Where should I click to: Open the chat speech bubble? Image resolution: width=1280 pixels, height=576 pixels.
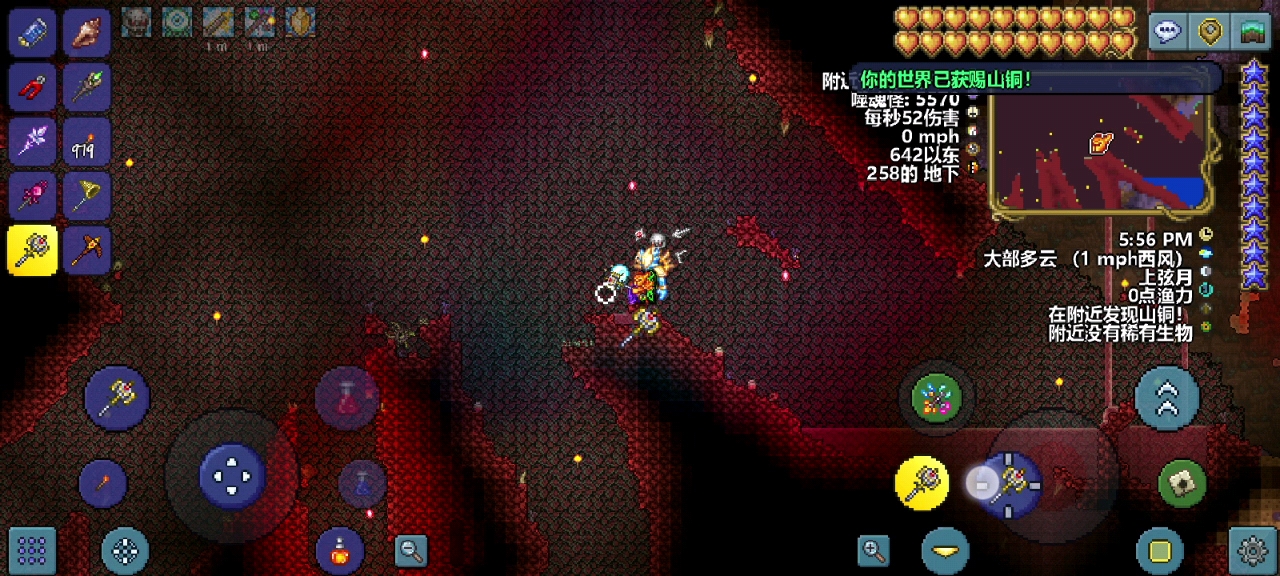pos(1167,32)
